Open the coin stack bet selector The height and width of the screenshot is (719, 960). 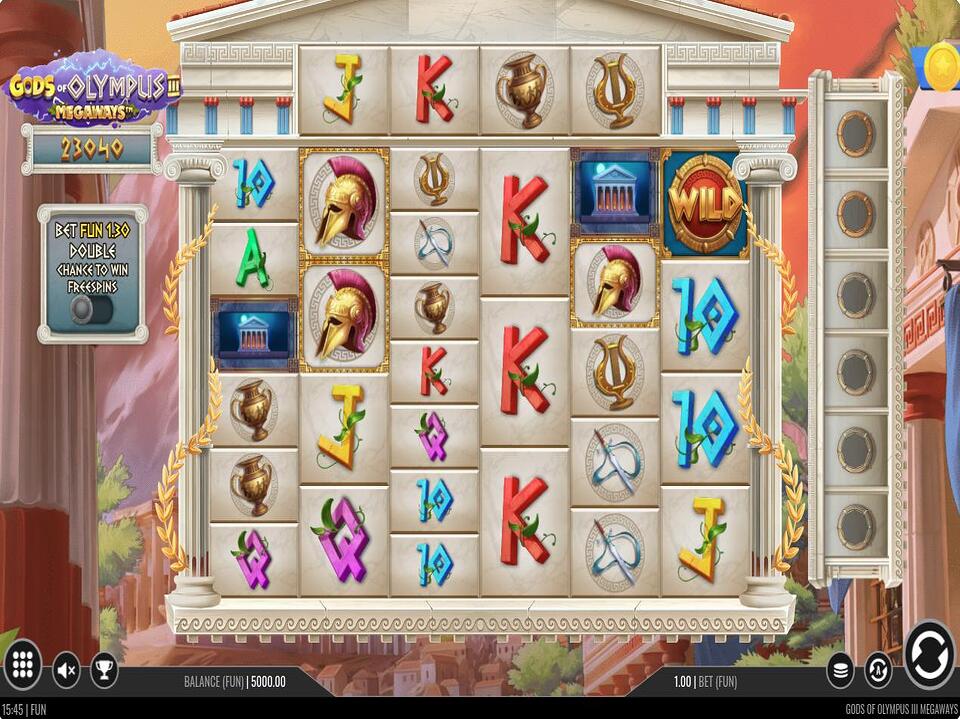(x=841, y=669)
